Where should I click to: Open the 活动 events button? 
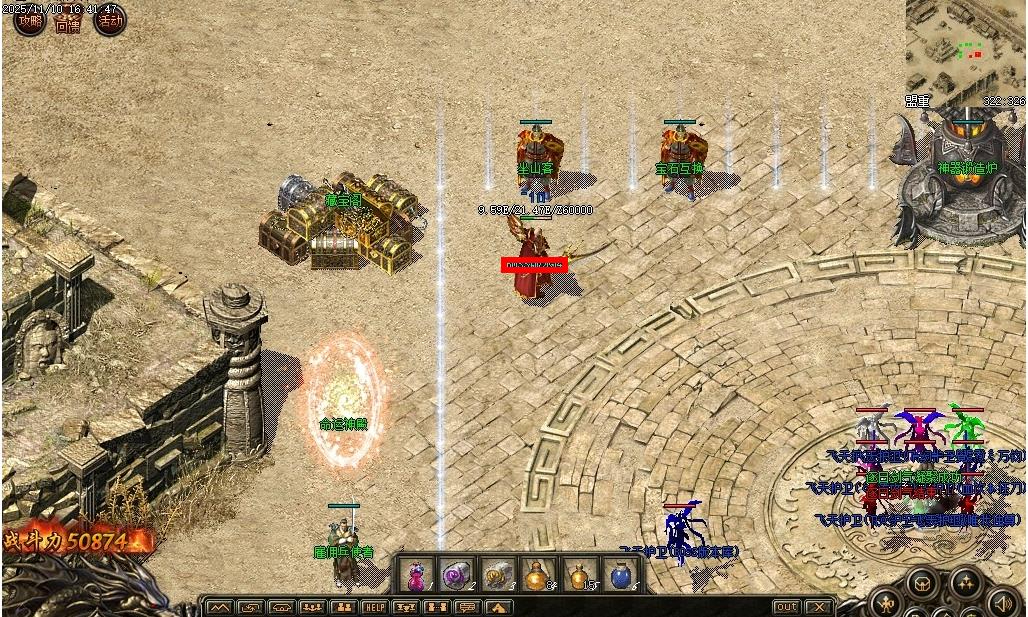tap(110, 20)
